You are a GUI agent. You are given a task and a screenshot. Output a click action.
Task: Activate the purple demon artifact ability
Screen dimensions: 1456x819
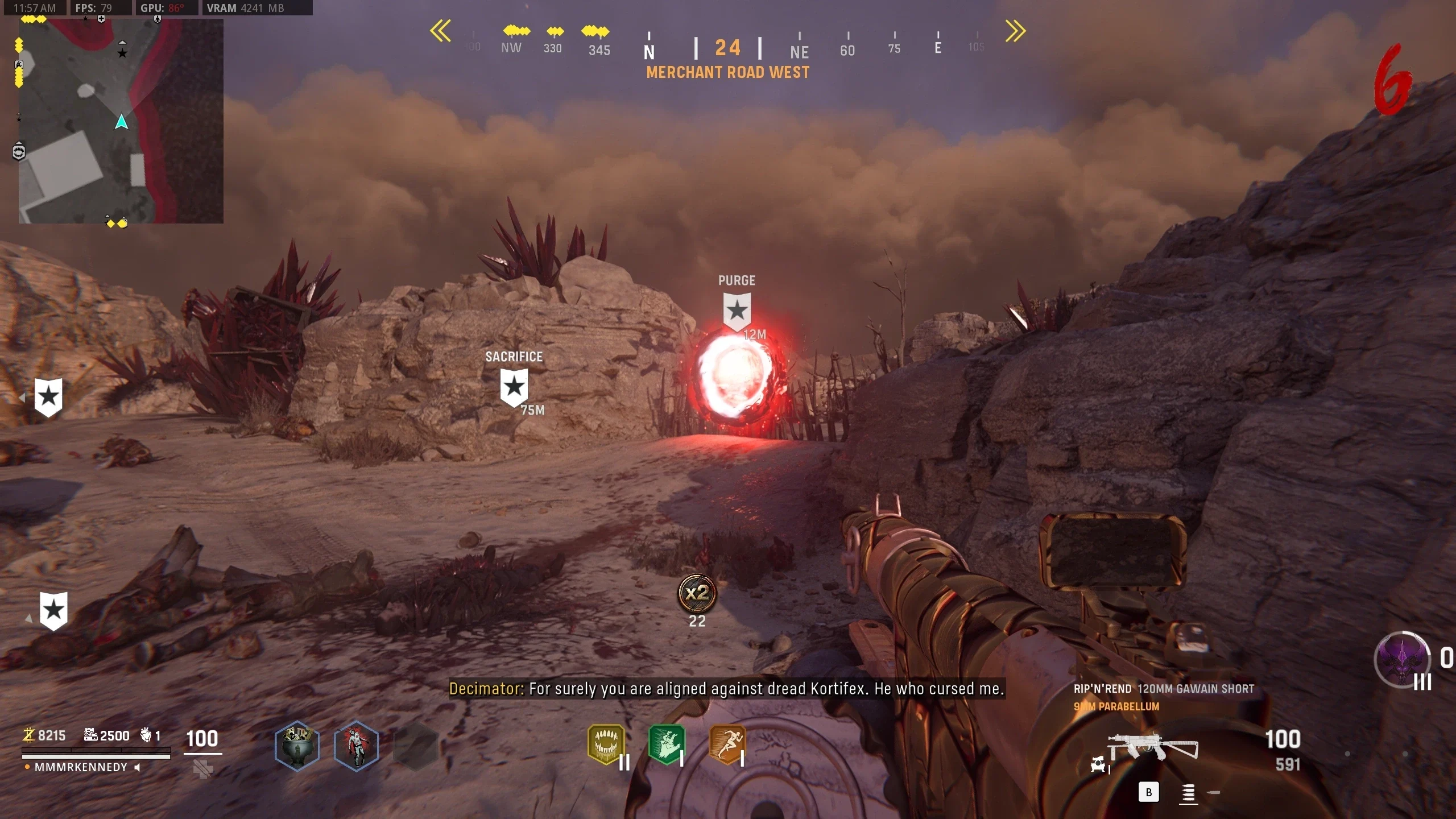[x=1402, y=660]
